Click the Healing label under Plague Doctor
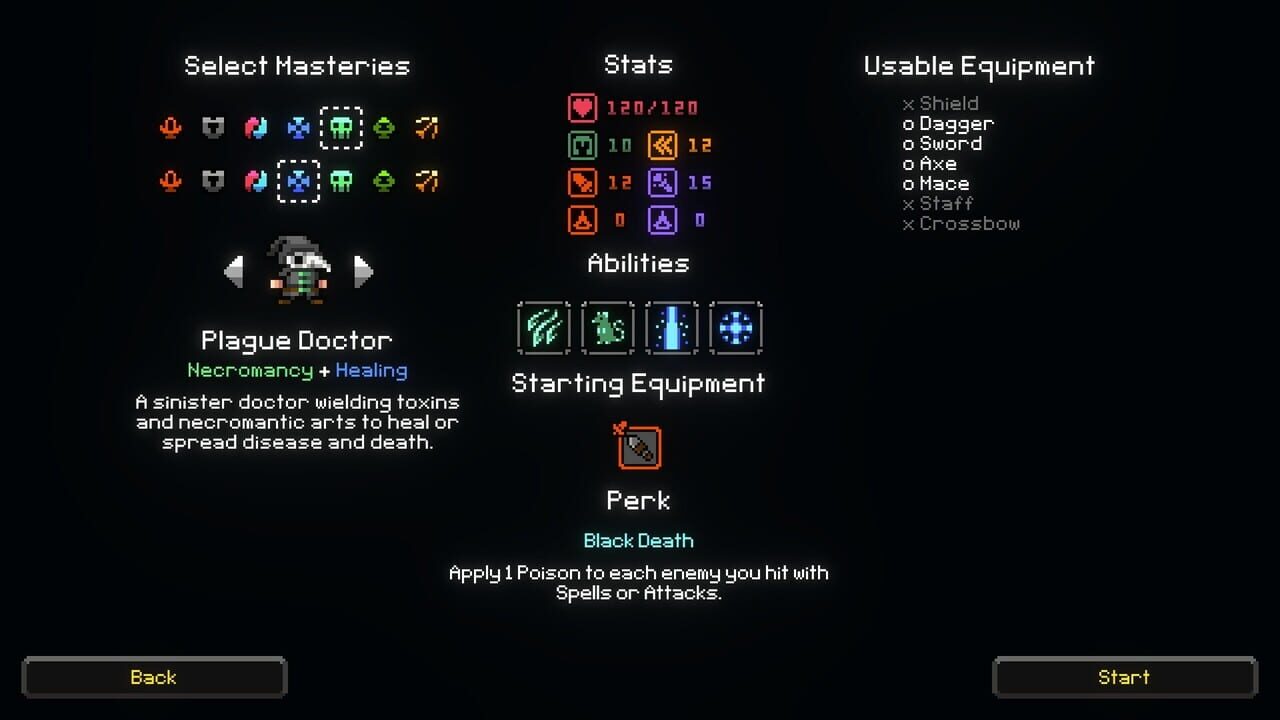The image size is (1280, 720). (x=371, y=370)
